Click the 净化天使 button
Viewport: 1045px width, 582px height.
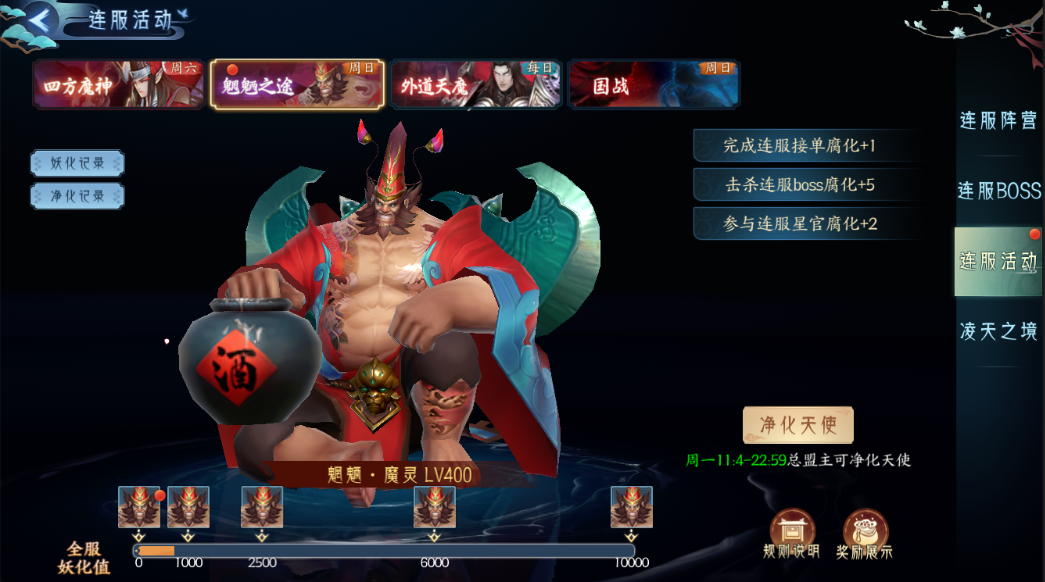798,426
